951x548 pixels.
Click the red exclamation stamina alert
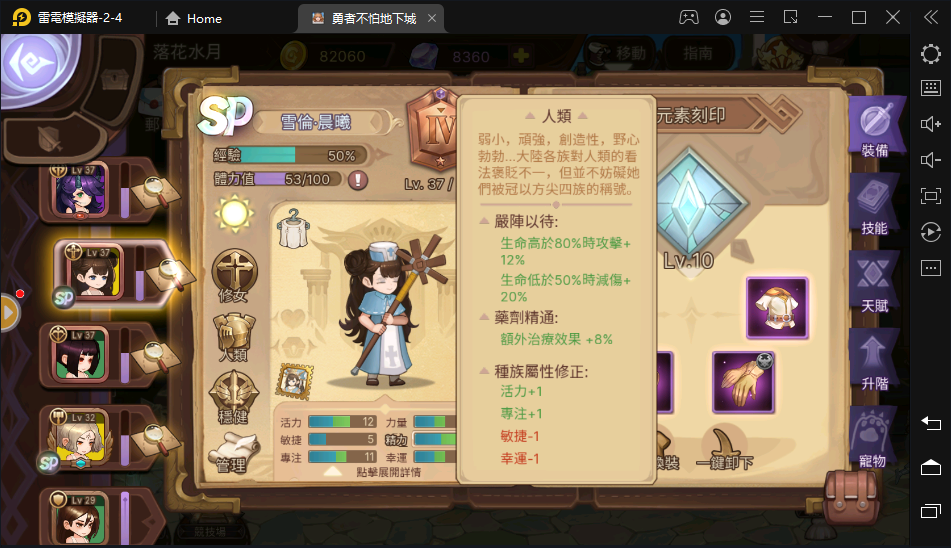click(357, 180)
